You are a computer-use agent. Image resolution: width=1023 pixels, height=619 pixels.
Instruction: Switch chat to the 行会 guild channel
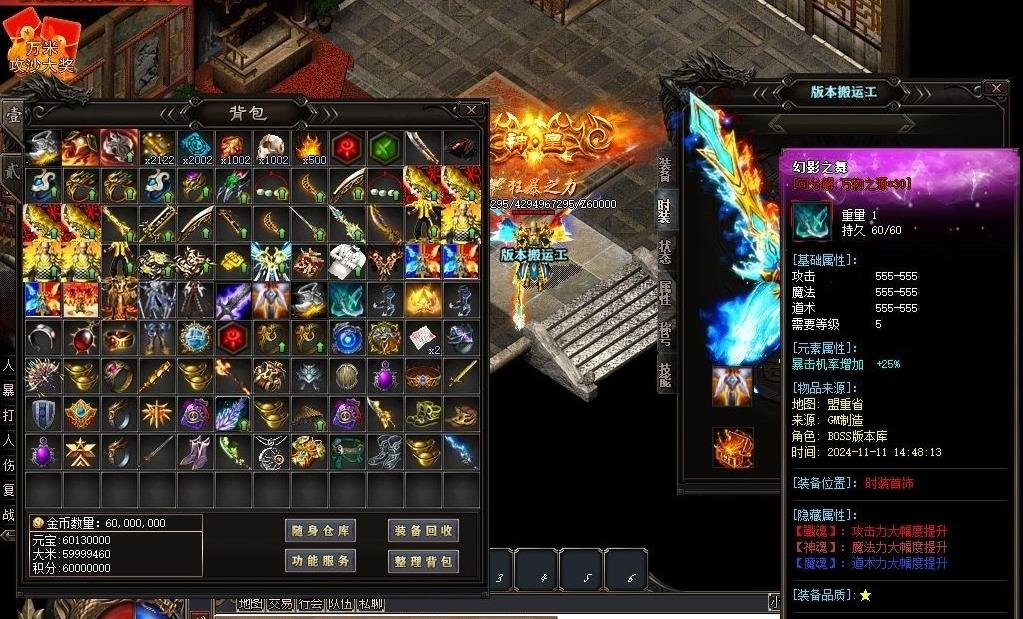[310, 604]
